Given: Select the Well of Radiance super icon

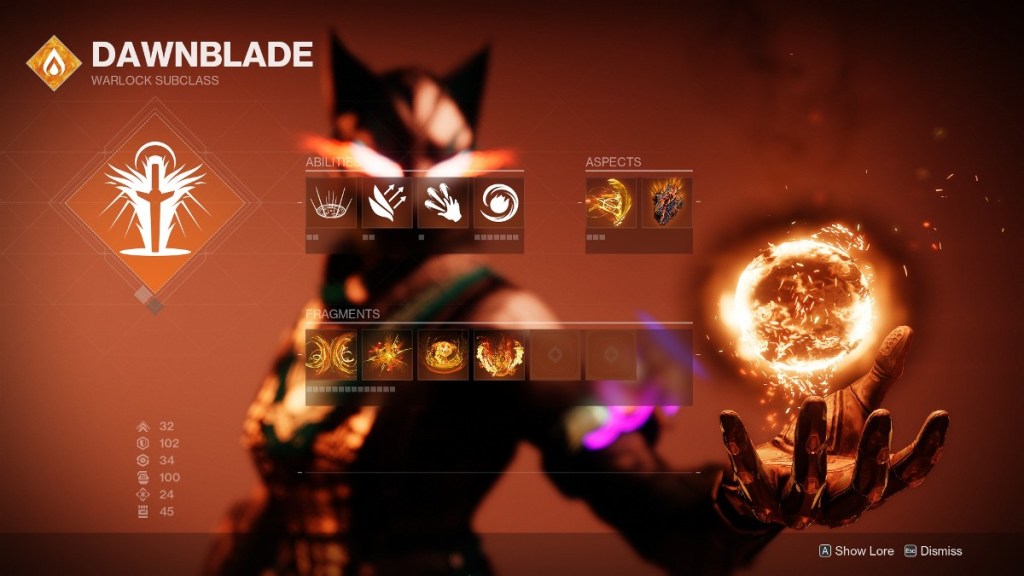Looking at the screenshot, I should point(154,203).
